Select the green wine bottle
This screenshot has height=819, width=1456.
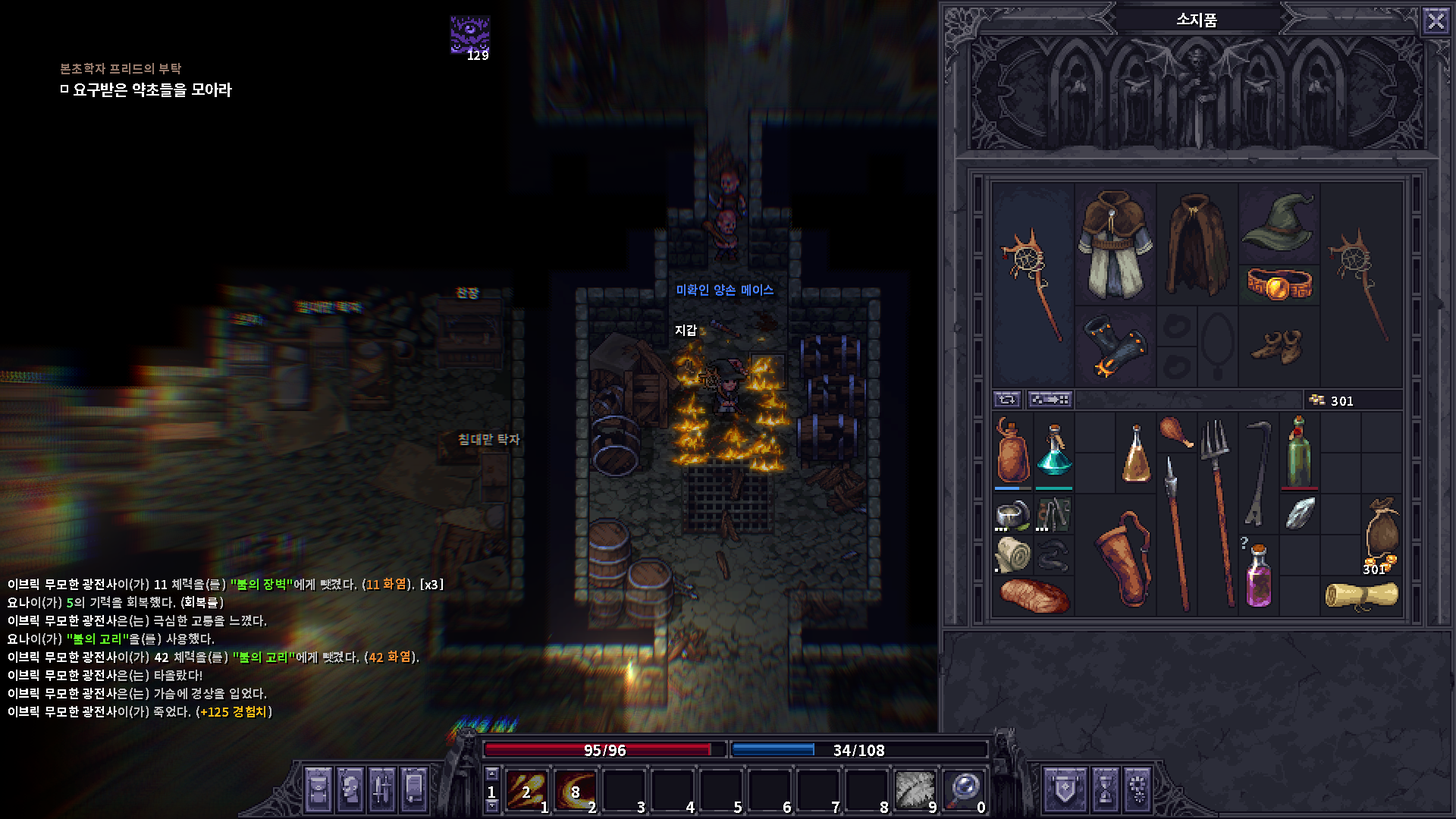(x=1299, y=451)
